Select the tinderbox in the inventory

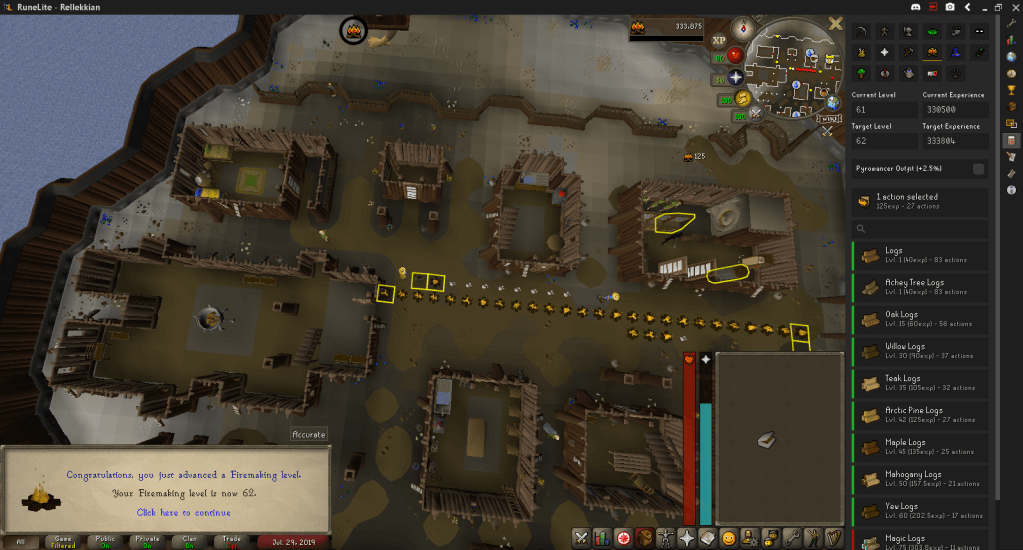767,439
